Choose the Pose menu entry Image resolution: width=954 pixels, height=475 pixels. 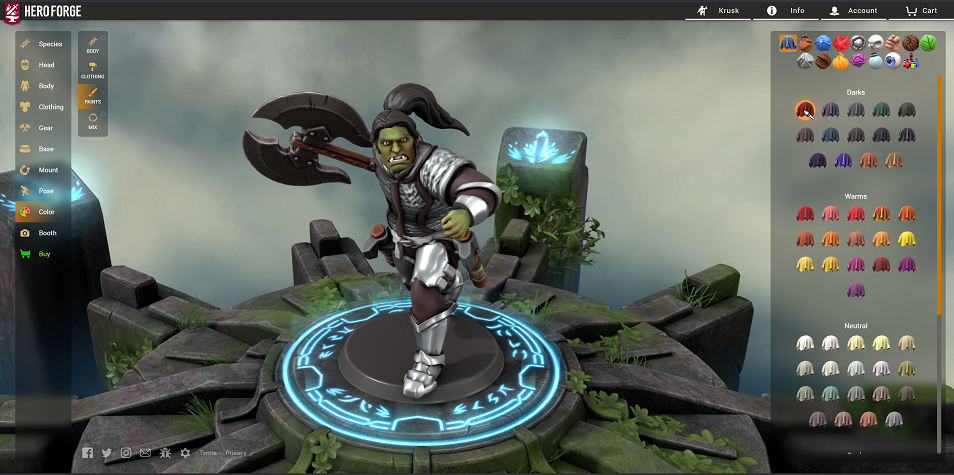pyautogui.click(x=42, y=191)
